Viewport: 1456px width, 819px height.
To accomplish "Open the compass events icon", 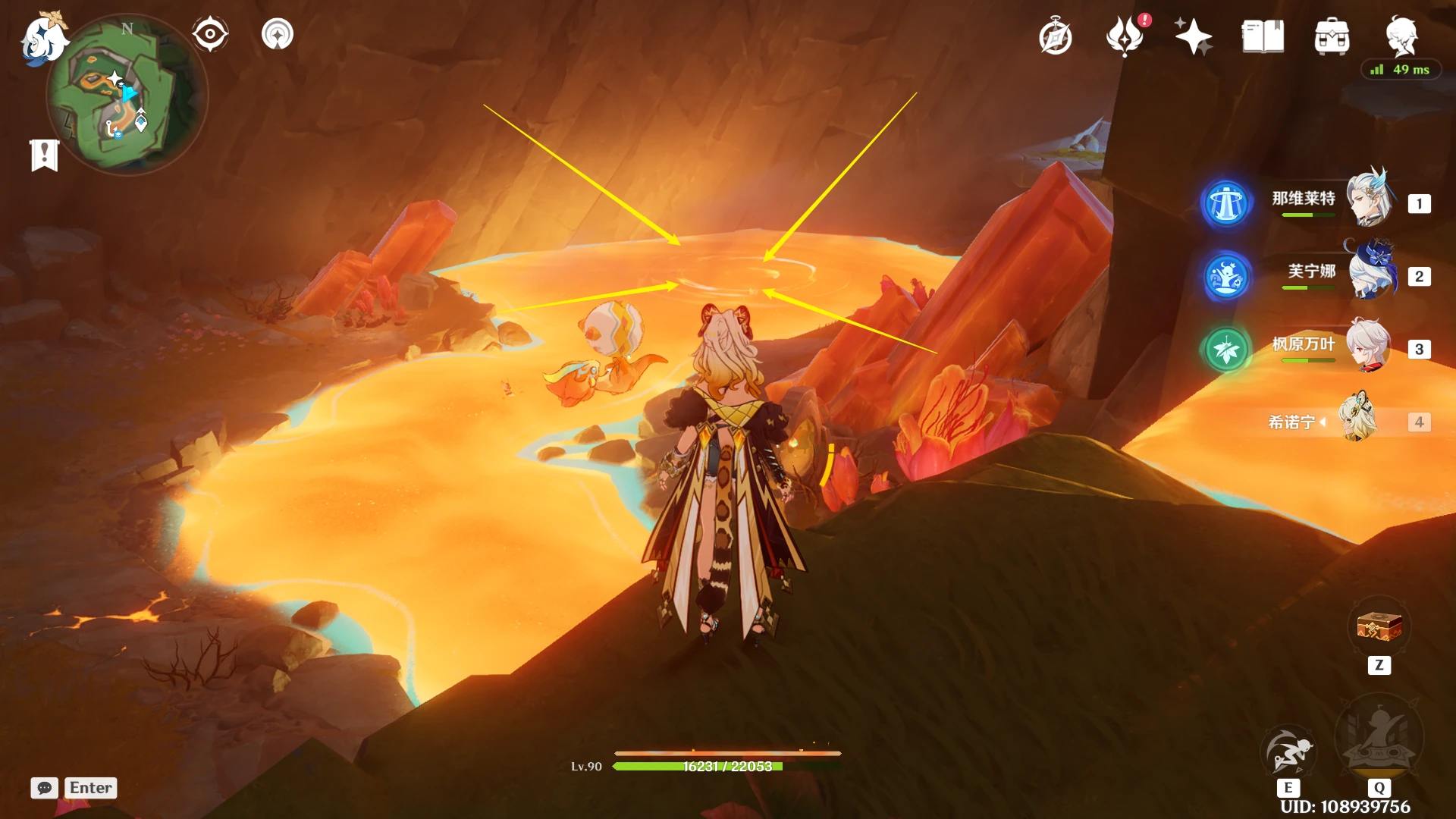I will point(1055,37).
